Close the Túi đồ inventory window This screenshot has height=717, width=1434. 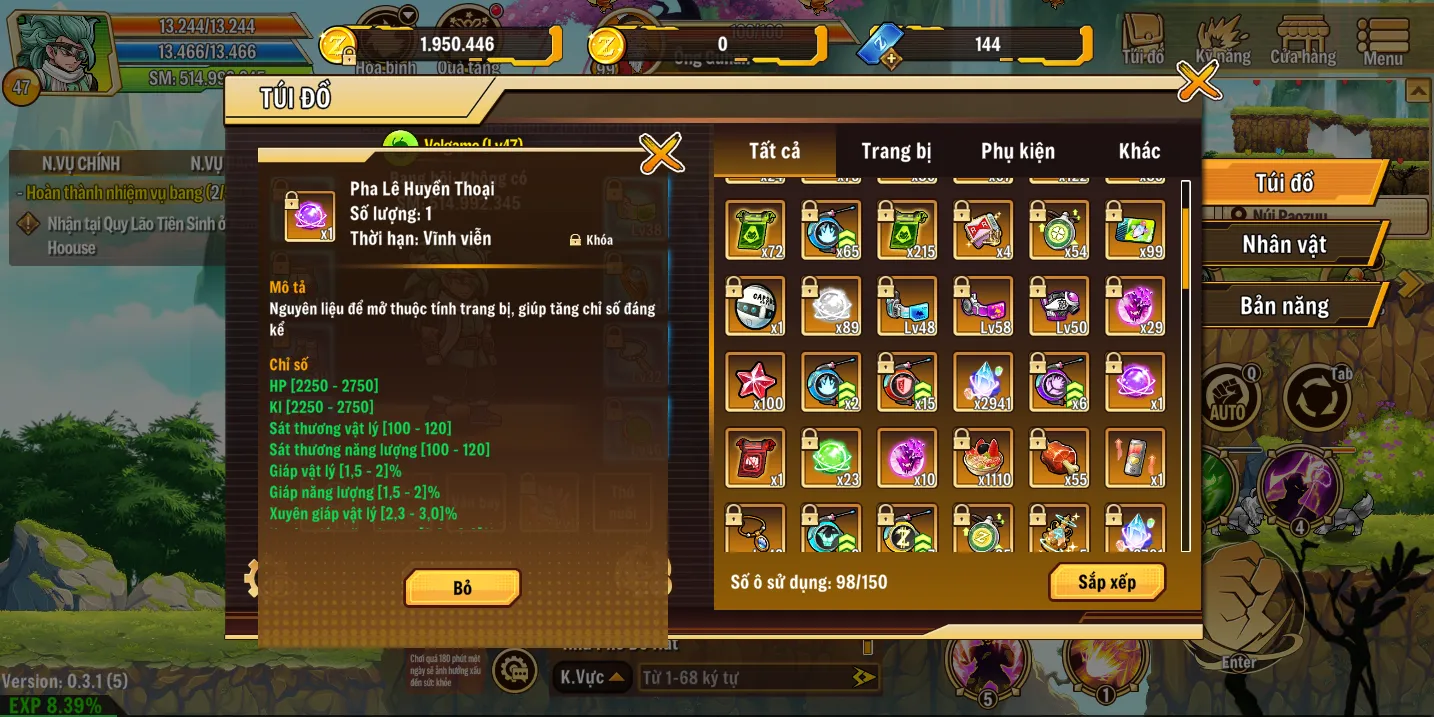coord(1198,81)
